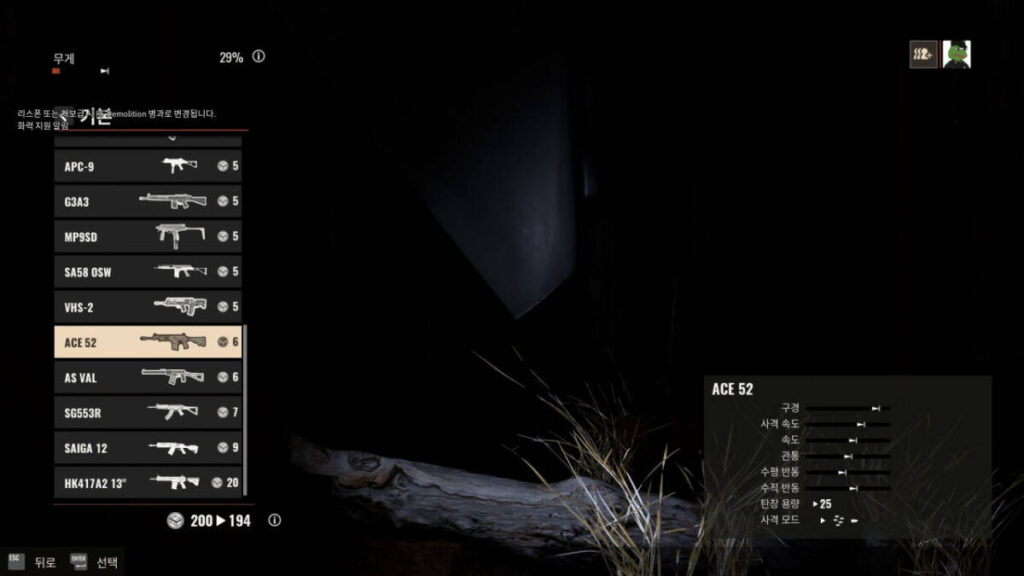This screenshot has width=1024, height=576.
Task: Select the HK417A2 13" weapon row
Action: (x=147, y=482)
